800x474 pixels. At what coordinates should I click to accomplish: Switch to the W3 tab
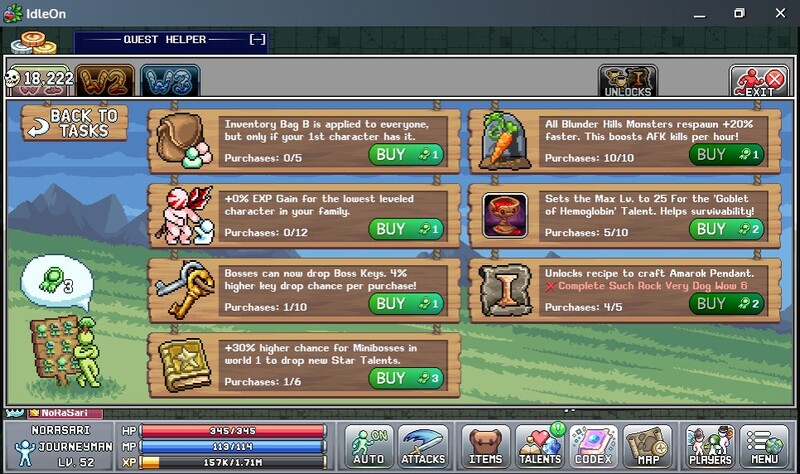(169, 81)
